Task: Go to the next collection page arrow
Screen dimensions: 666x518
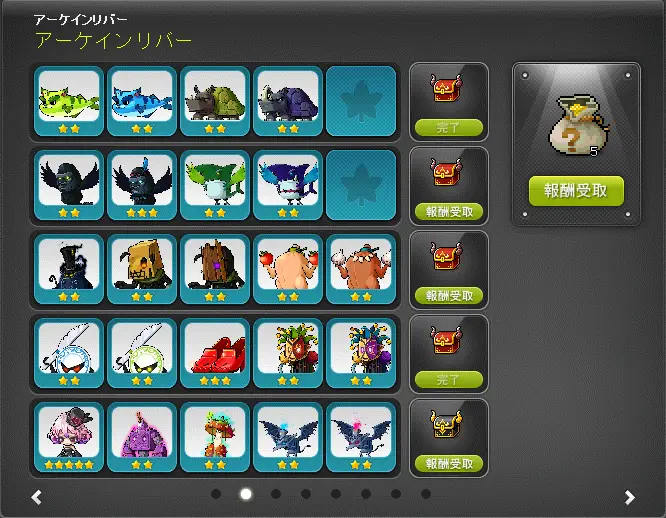Action: pos(629,497)
